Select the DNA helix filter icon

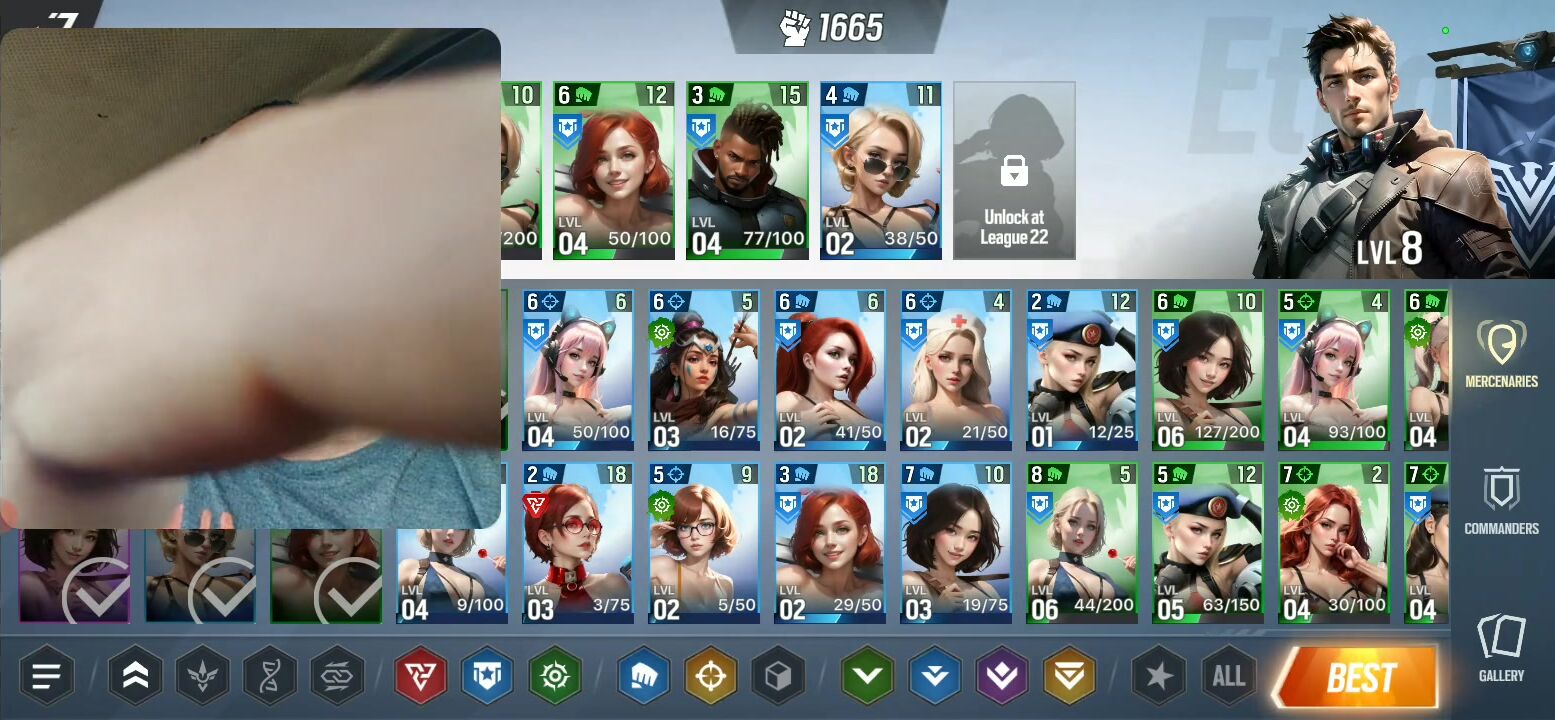click(x=270, y=677)
